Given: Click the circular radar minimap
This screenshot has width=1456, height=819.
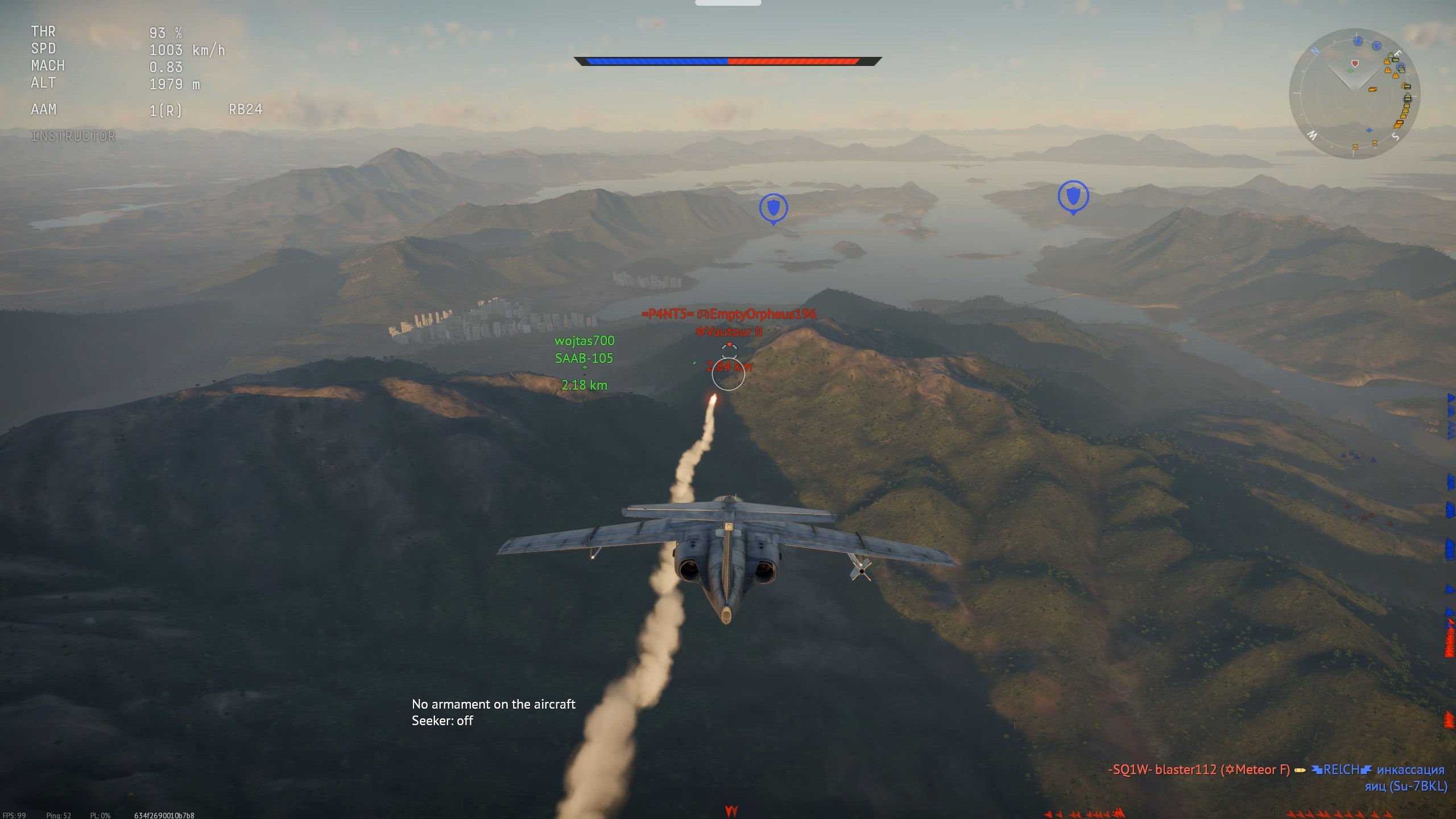Looking at the screenshot, I should click(1354, 93).
